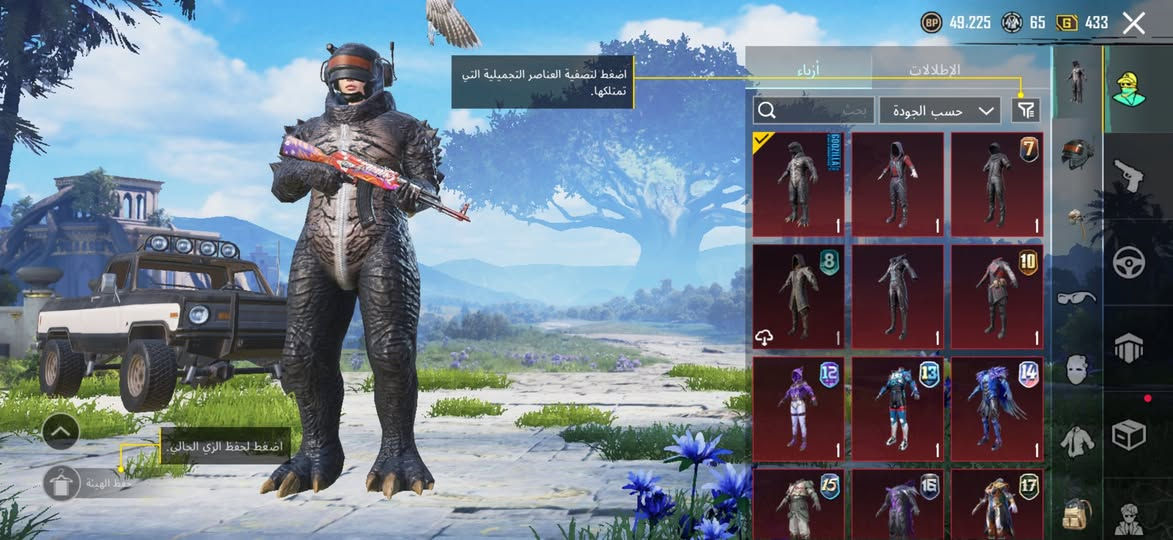Viewport: 1173px width, 540px height.
Task: Select the hooded robe with level 8 badge
Action: (797, 296)
